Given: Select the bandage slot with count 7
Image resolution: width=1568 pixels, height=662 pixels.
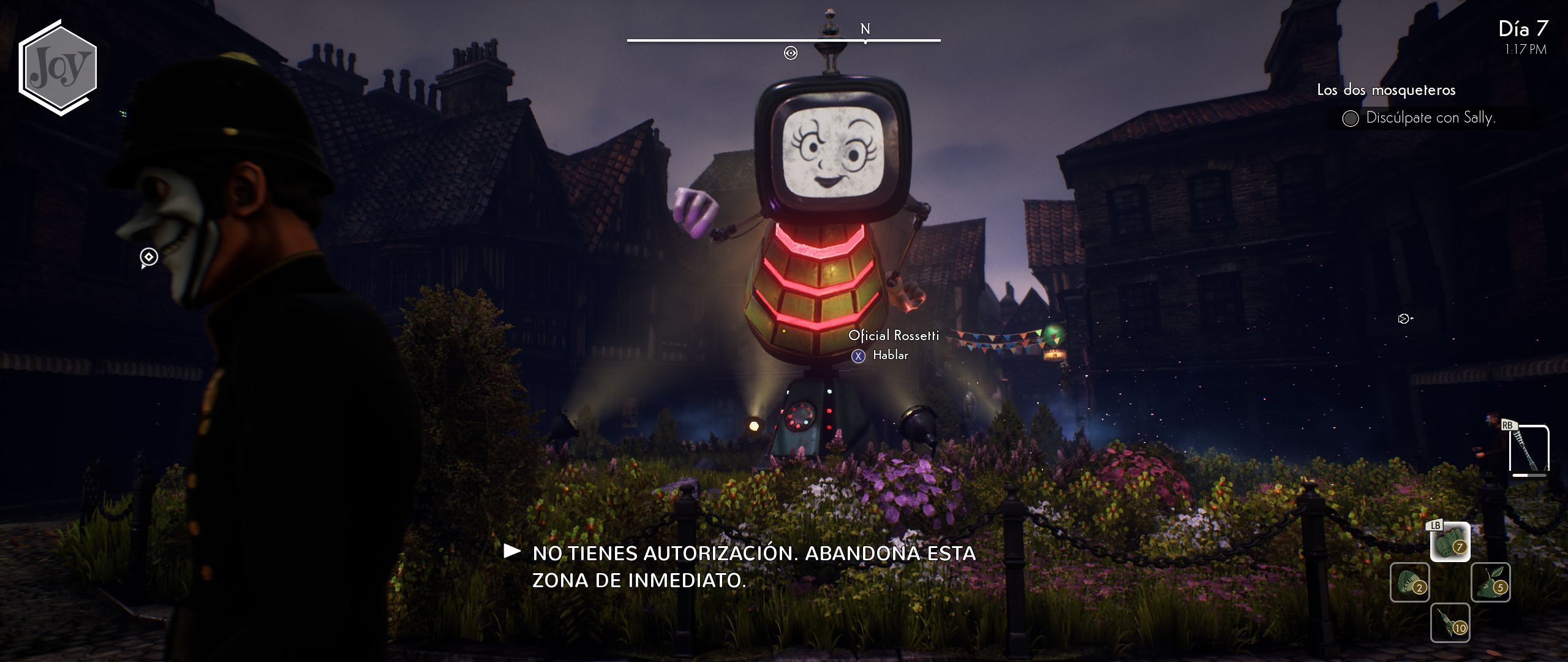Looking at the screenshot, I should [x=1450, y=542].
